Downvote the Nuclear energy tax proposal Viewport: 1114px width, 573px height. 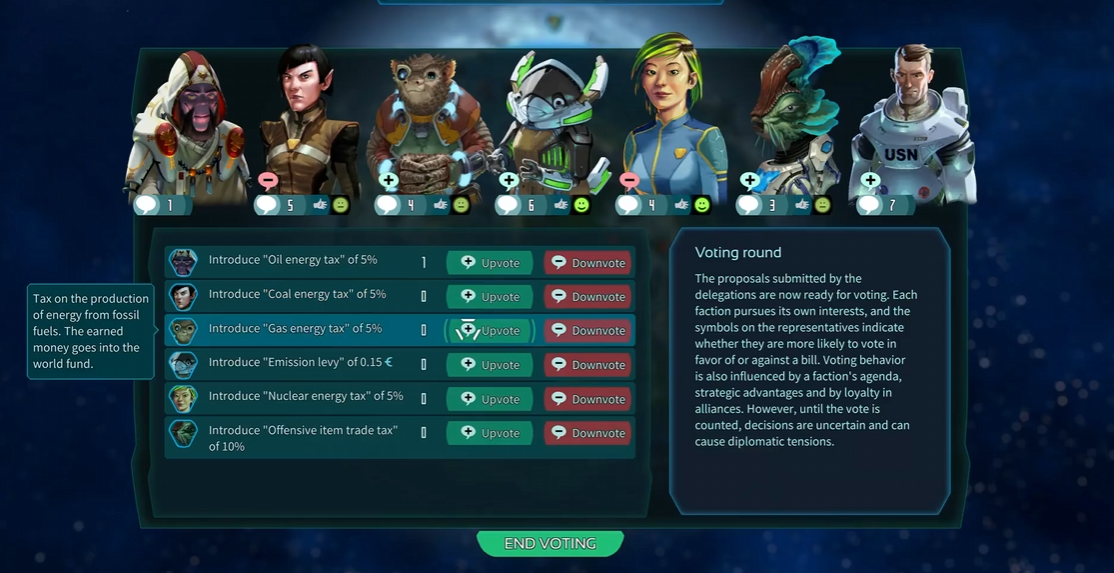click(x=588, y=399)
